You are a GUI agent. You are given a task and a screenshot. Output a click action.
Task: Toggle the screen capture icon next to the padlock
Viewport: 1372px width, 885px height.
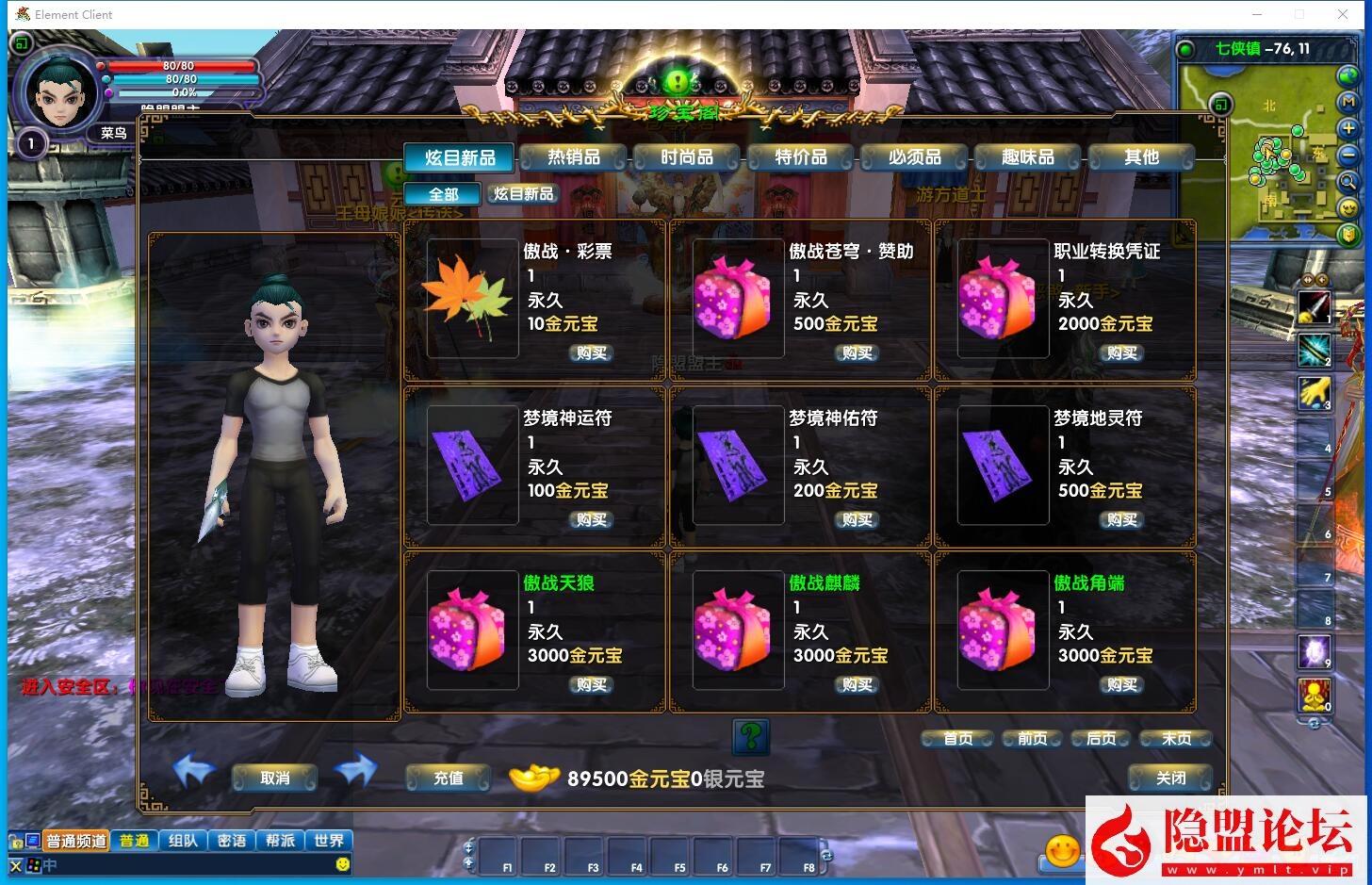click(32, 840)
